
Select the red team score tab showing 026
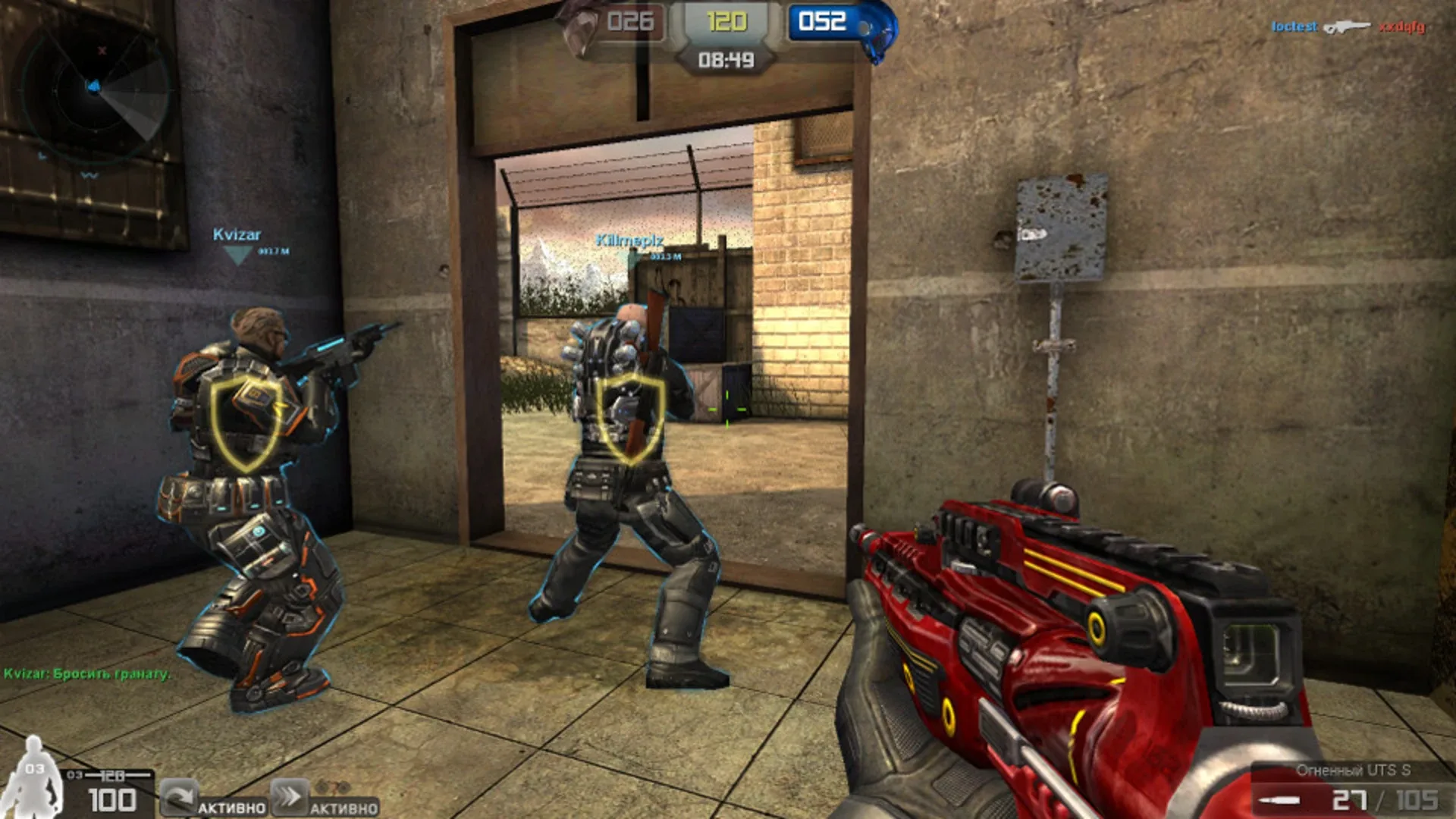tap(632, 21)
